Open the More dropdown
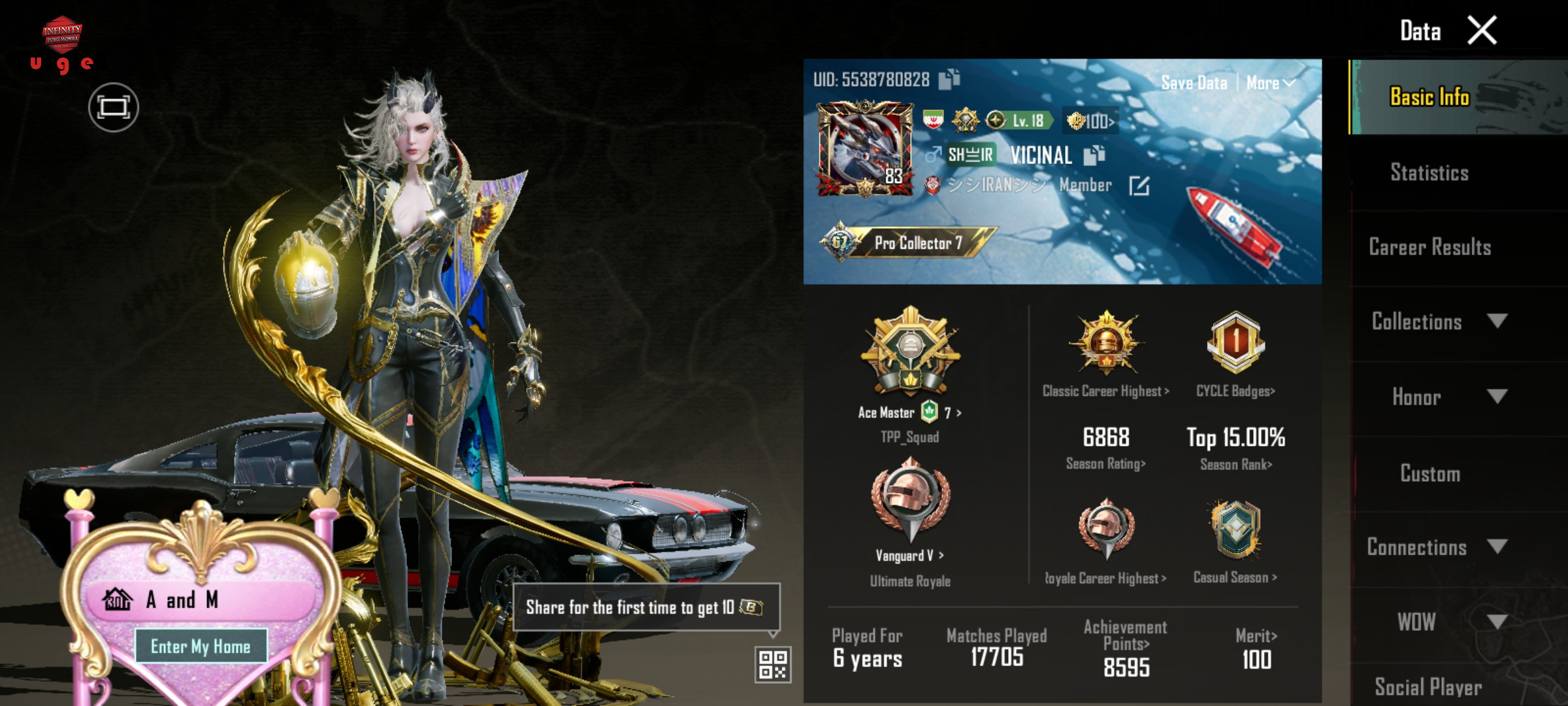1568x706 pixels. (1270, 83)
